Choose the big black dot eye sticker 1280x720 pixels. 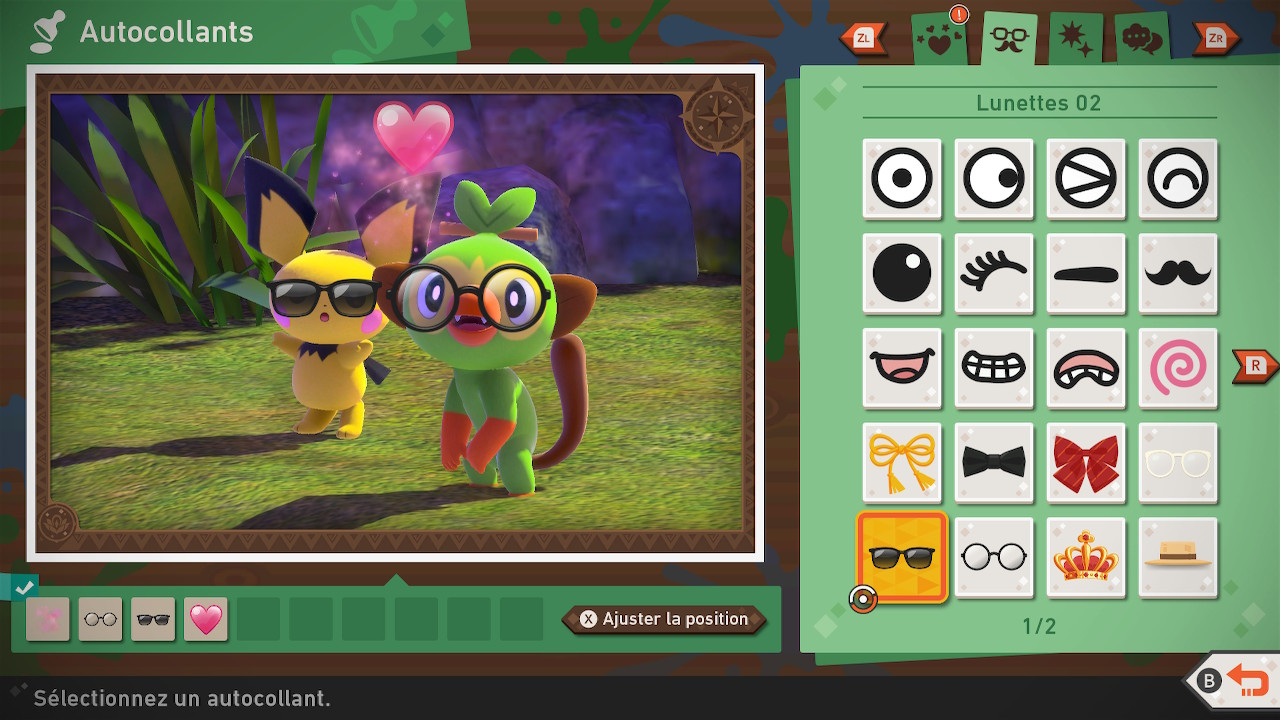point(902,273)
